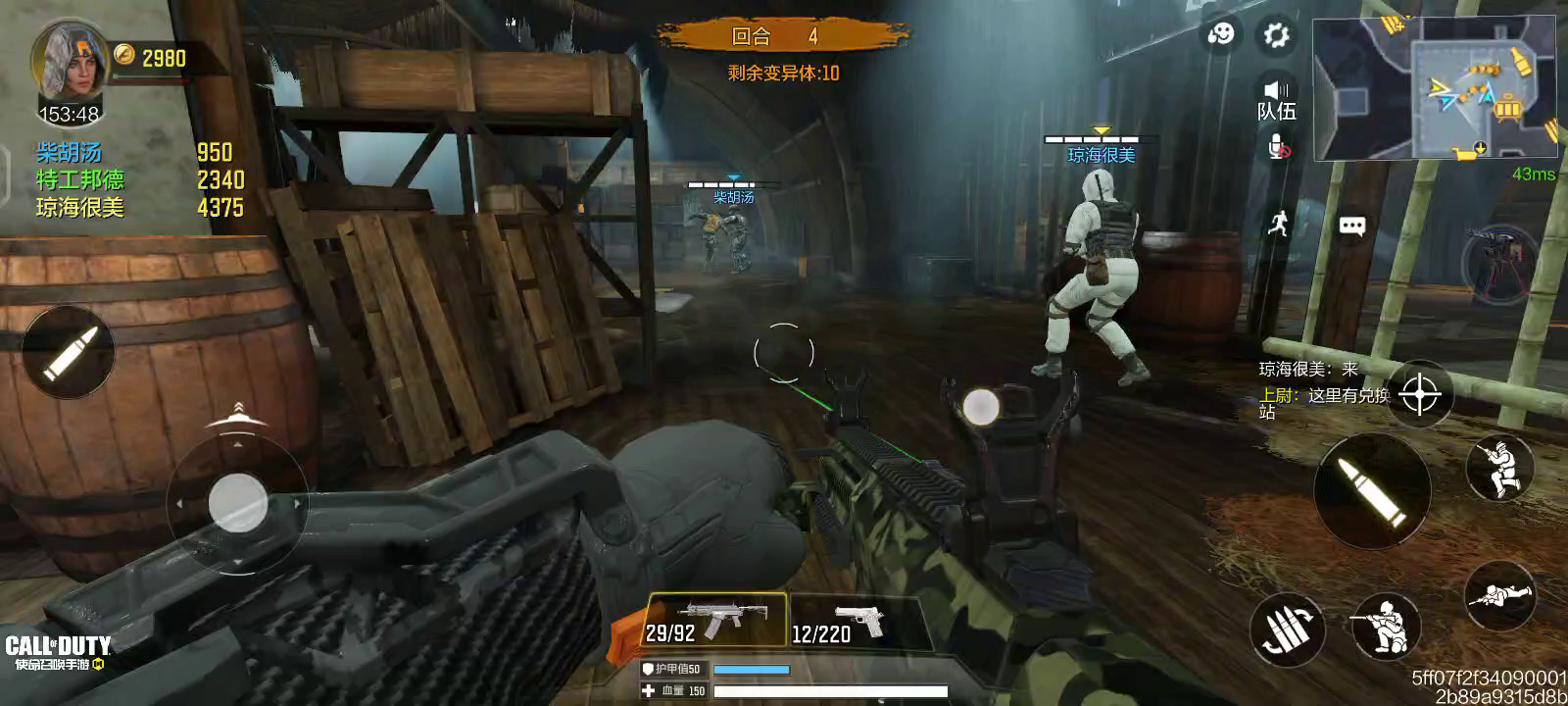The height and width of the screenshot is (706, 1568).
Task: Open the minimap
Action: click(x=1435, y=88)
